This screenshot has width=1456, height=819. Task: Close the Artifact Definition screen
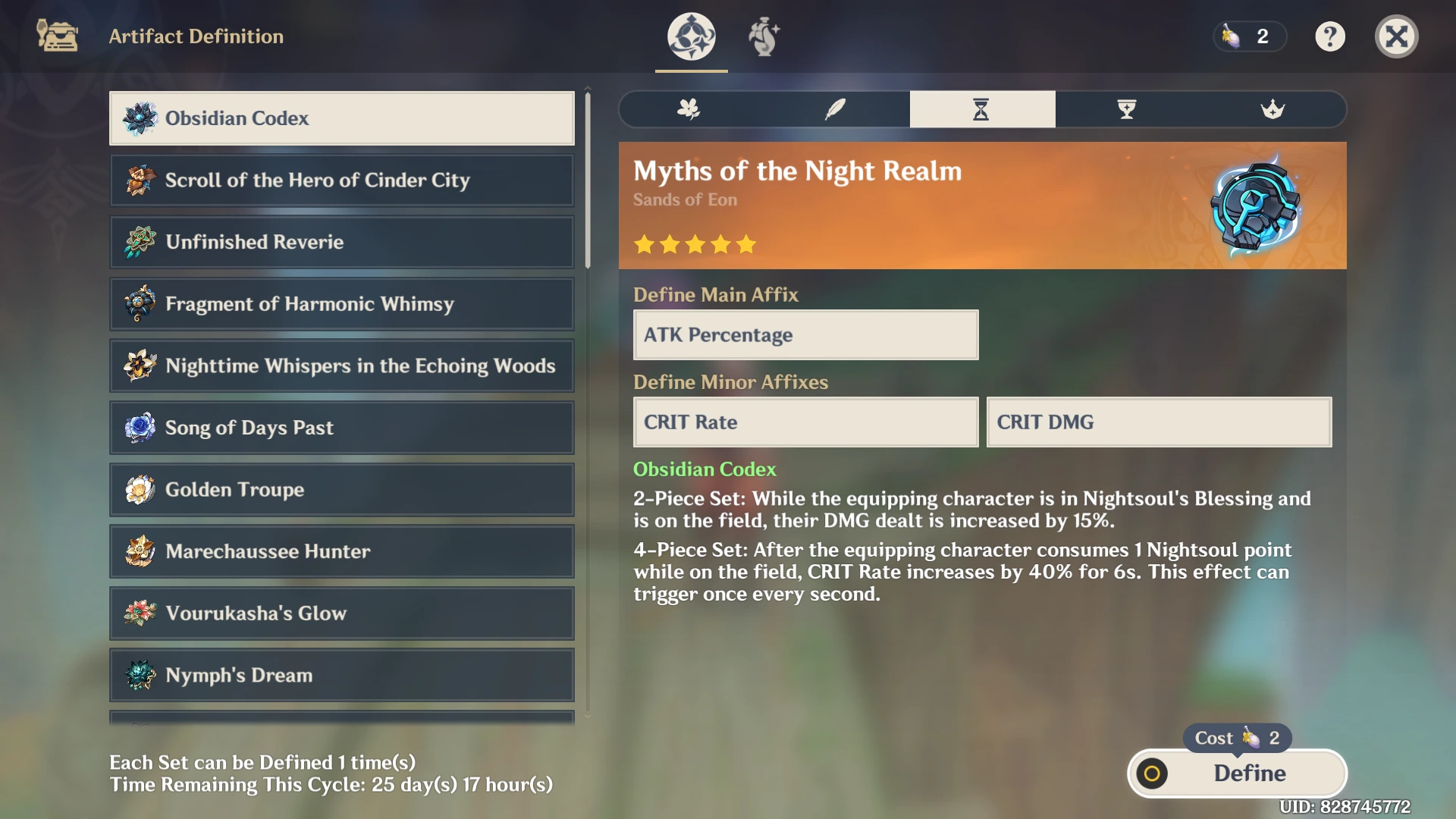[x=1396, y=36]
